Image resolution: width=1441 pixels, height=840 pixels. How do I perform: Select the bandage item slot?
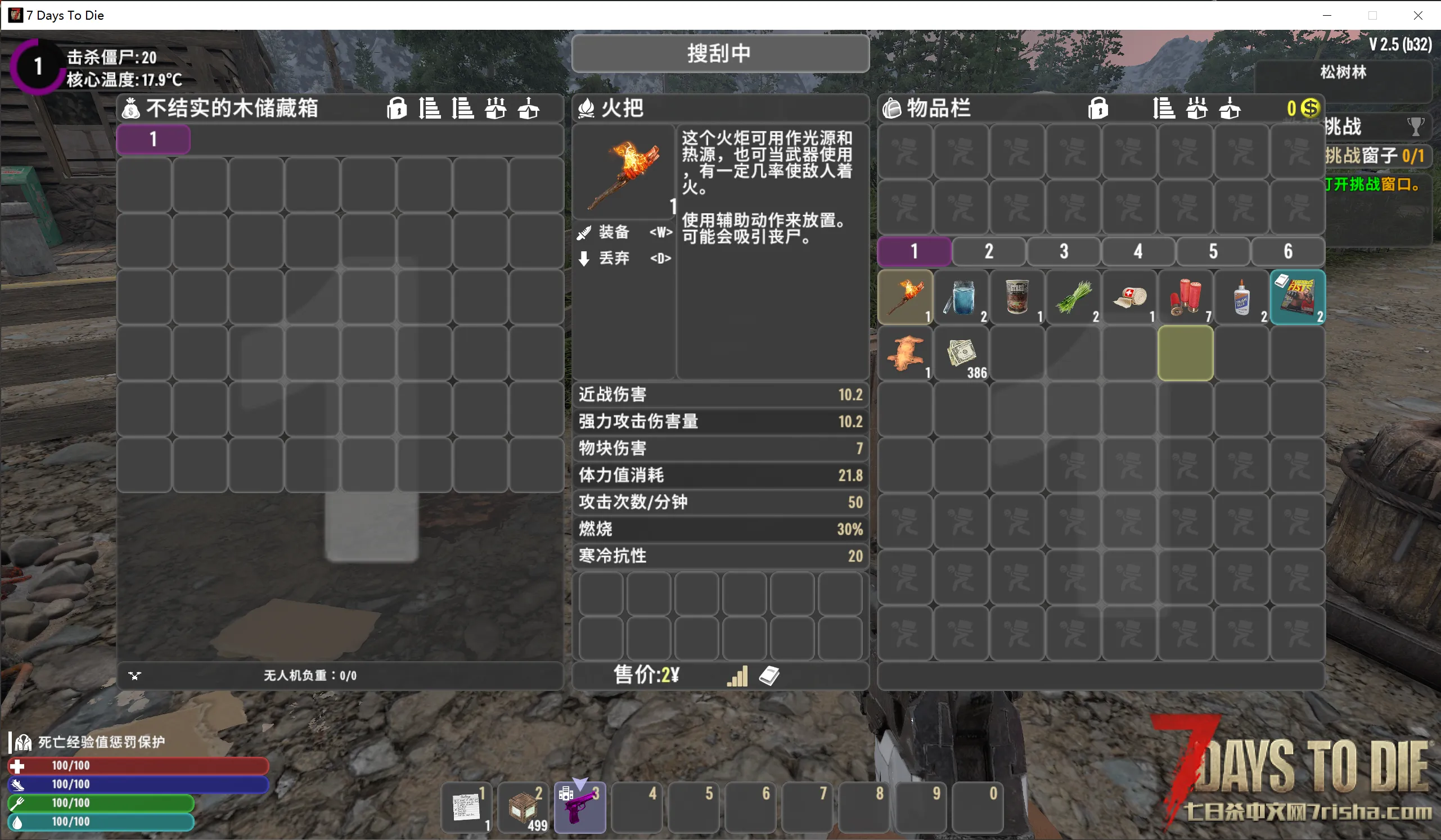[1129, 297]
